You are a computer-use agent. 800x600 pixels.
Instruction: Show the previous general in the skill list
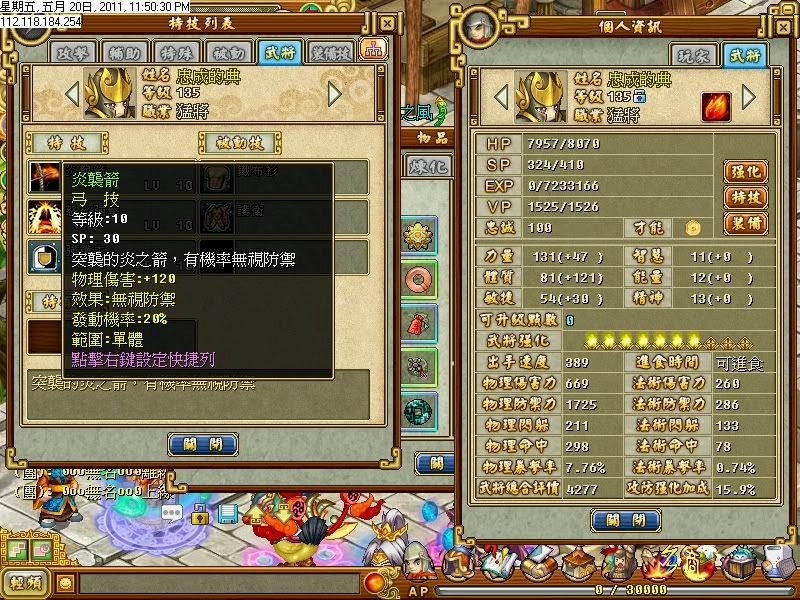click(71, 94)
